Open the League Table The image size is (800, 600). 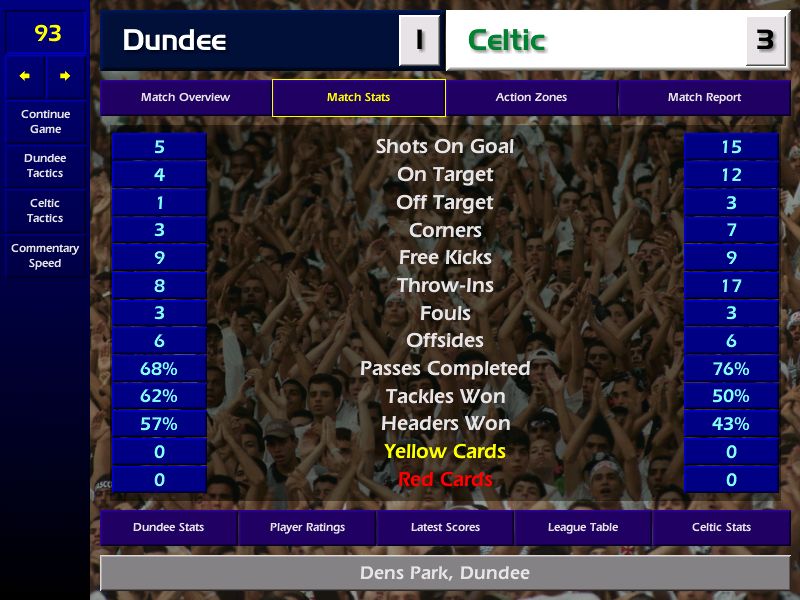coord(583,527)
